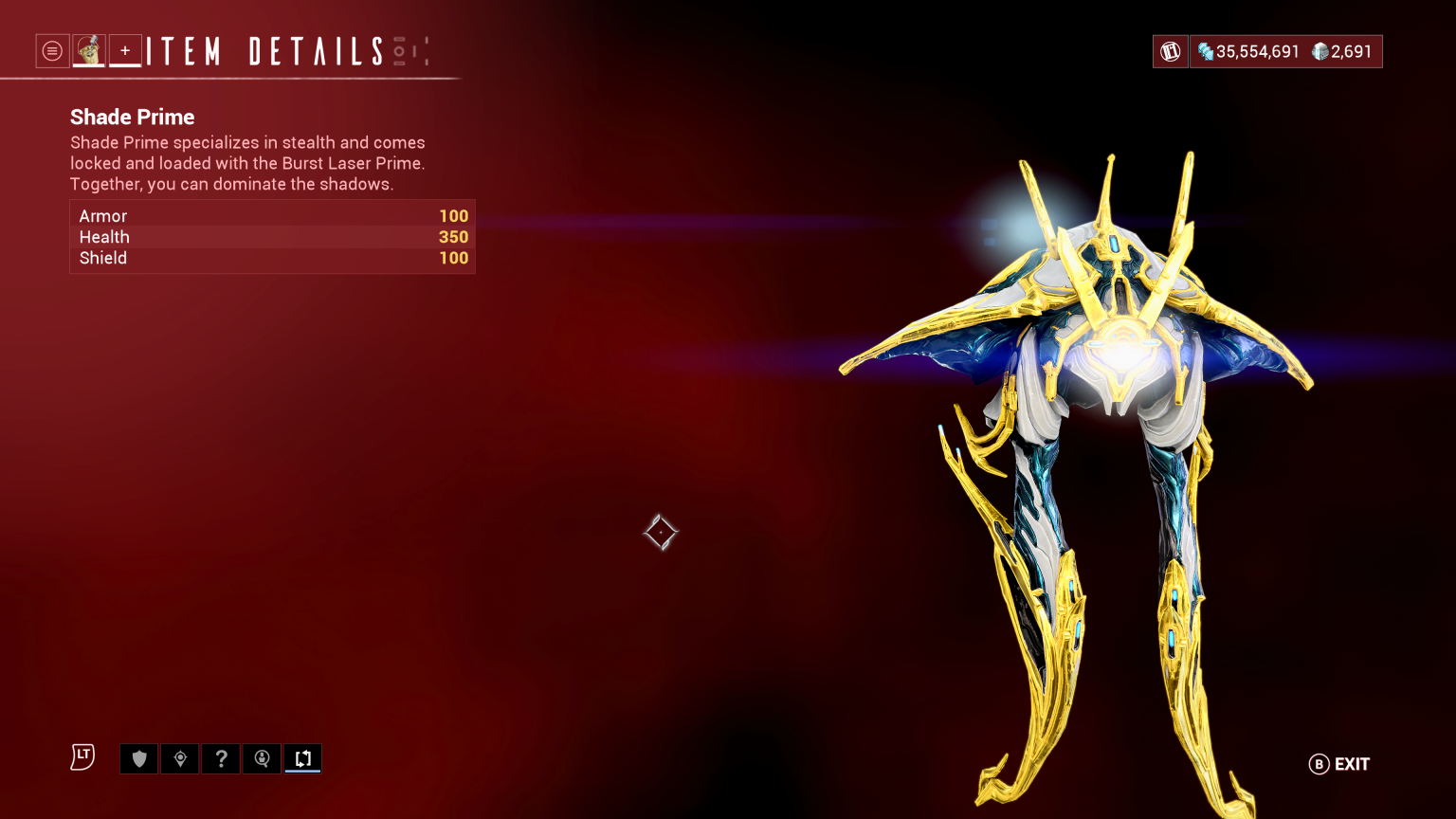Toggle the Shield stat row
Viewport: 1456px width, 819px height.
tap(272, 258)
